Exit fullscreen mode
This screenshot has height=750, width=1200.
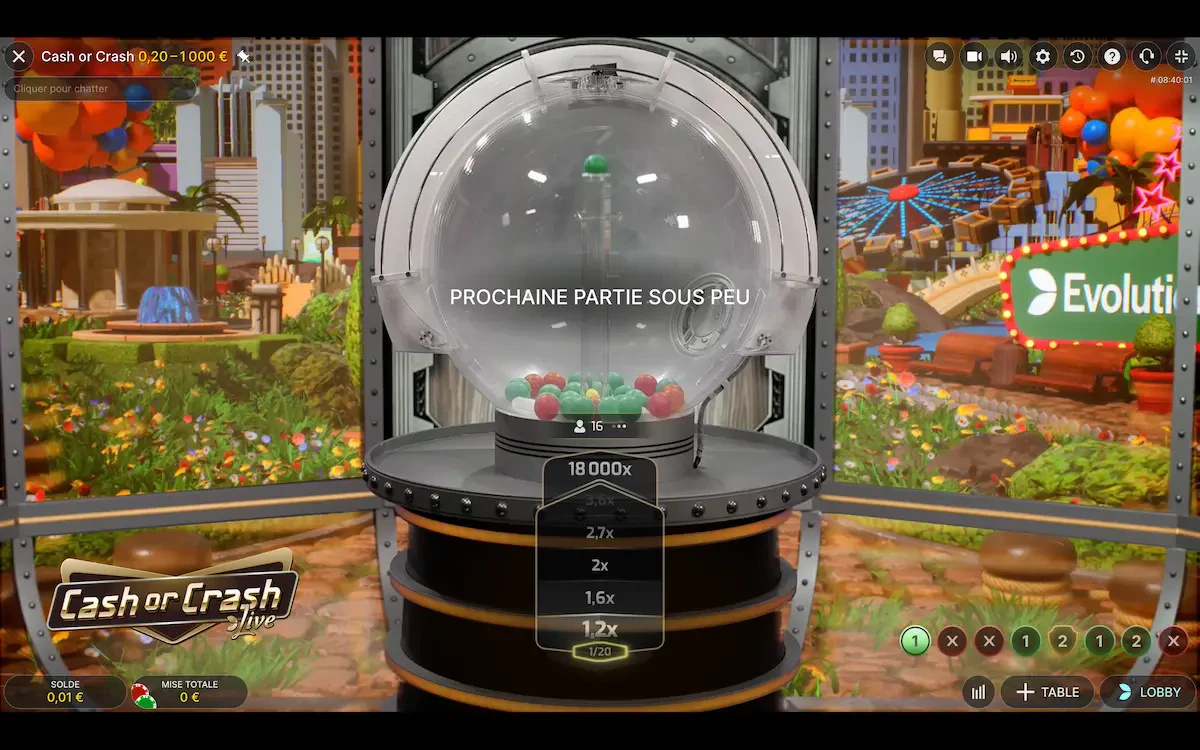pyautogui.click(x=1181, y=57)
